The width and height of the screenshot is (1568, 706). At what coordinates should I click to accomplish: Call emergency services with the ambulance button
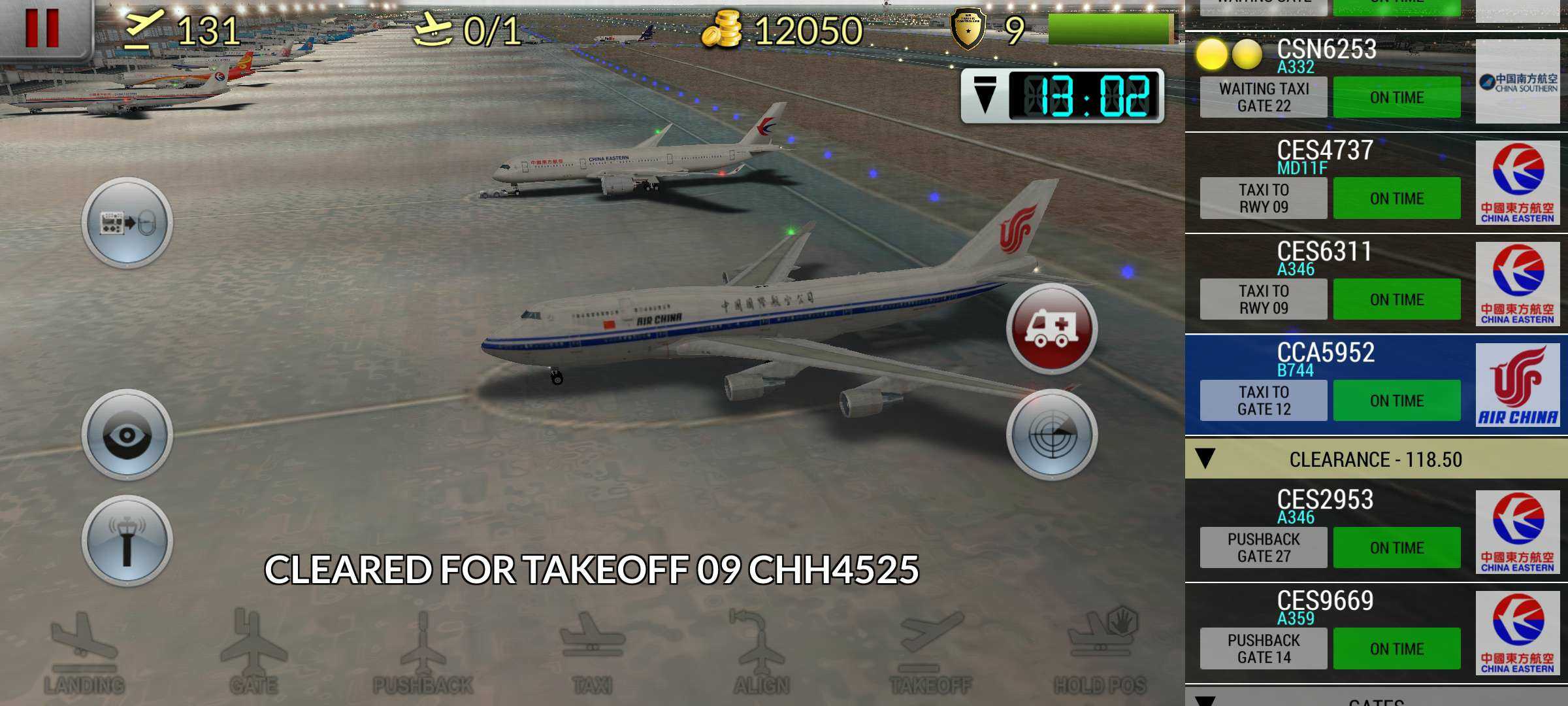1051,329
